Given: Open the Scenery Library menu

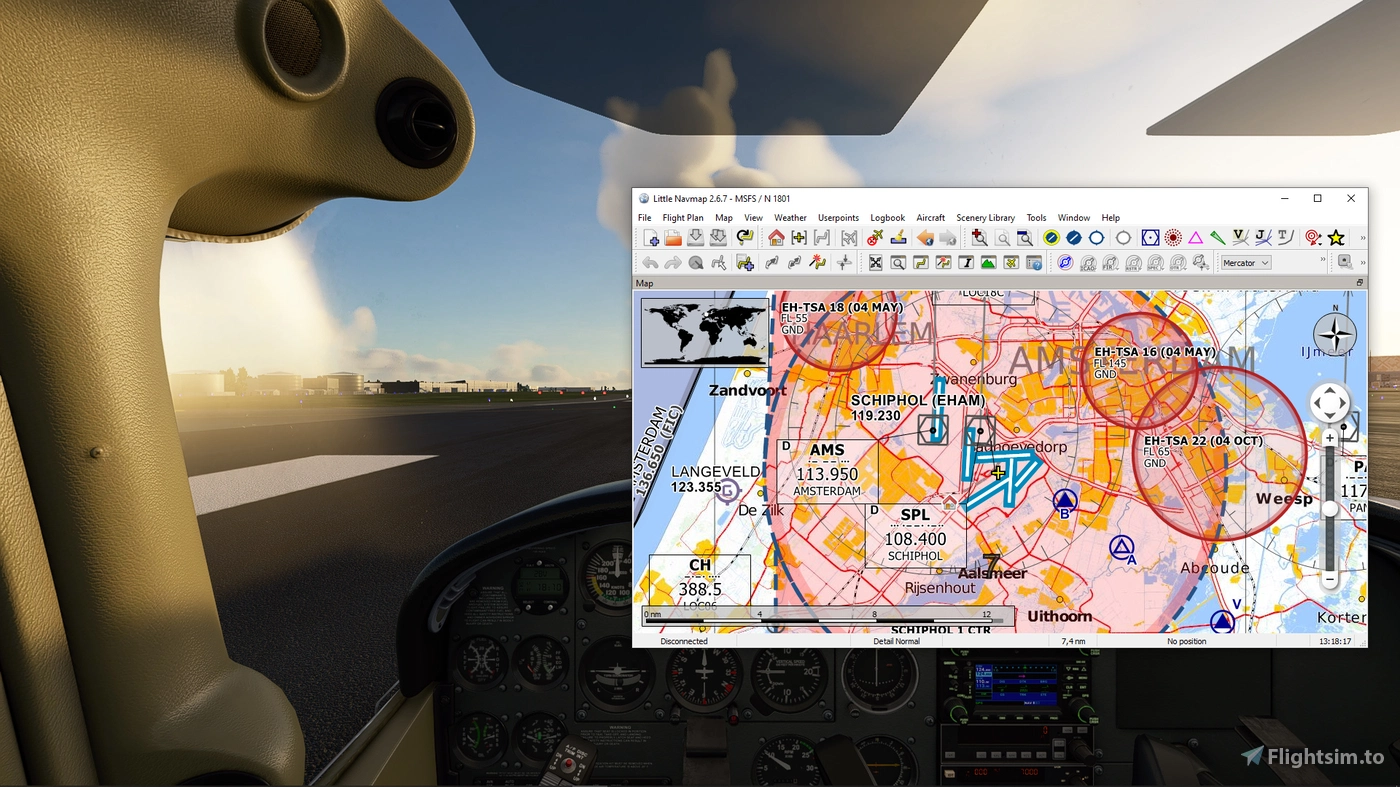Looking at the screenshot, I should pyautogui.click(x=986, y=218).
